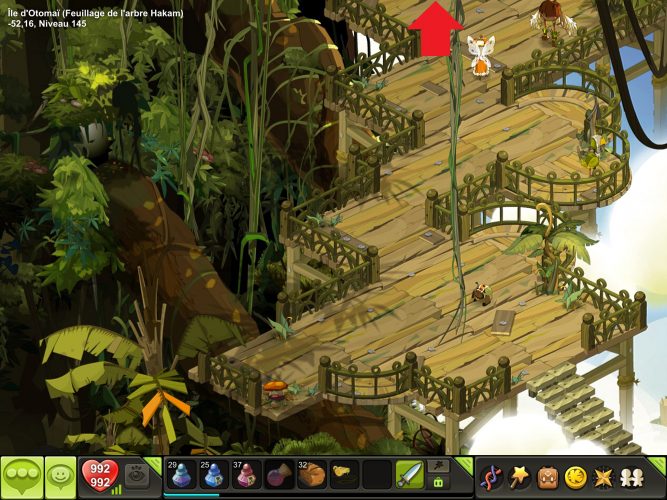
Task: Click the small green lock button
Action: coord(438,483)
